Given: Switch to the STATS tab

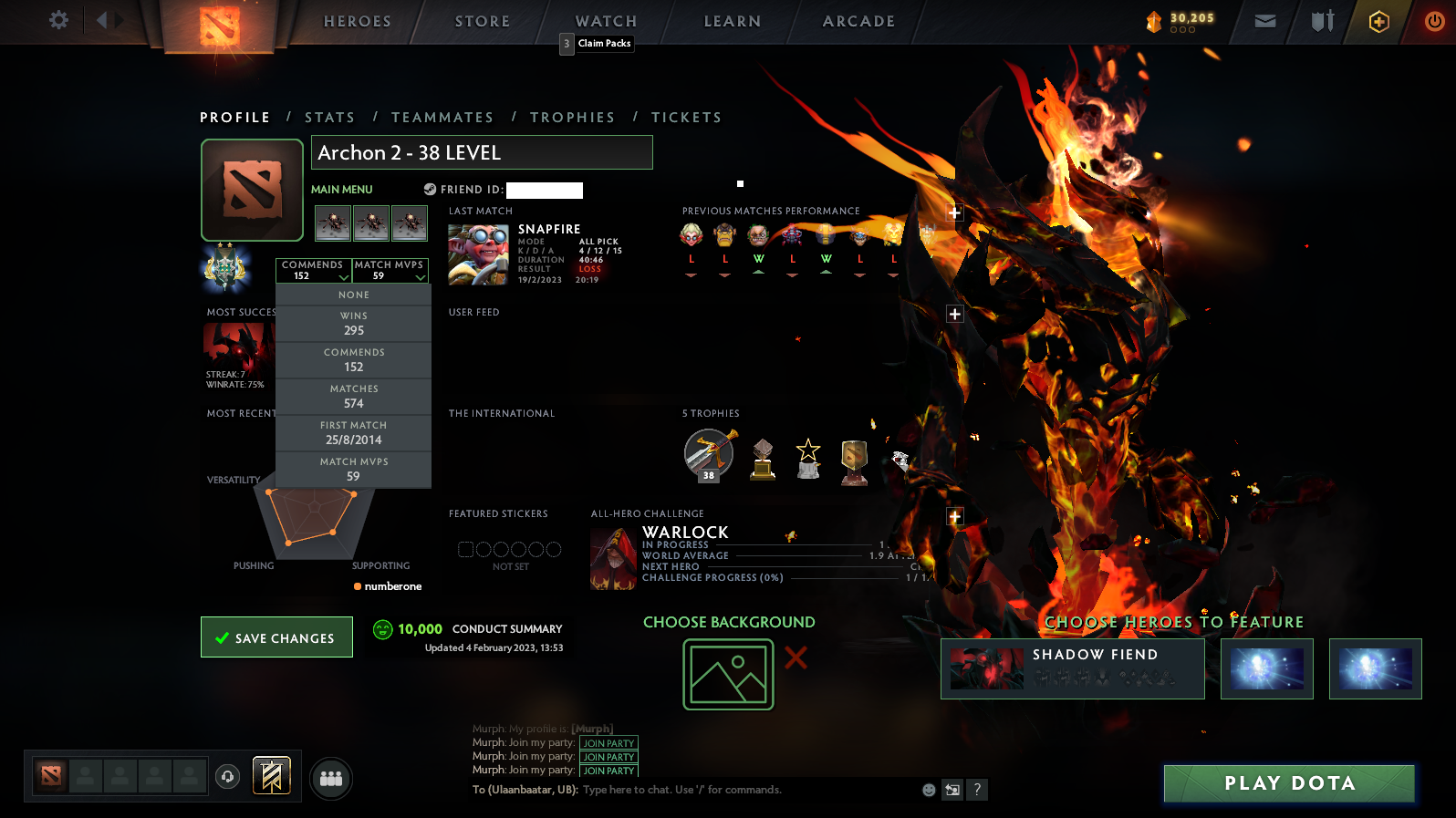Looking at the screenshot, I should coord(330,117).
